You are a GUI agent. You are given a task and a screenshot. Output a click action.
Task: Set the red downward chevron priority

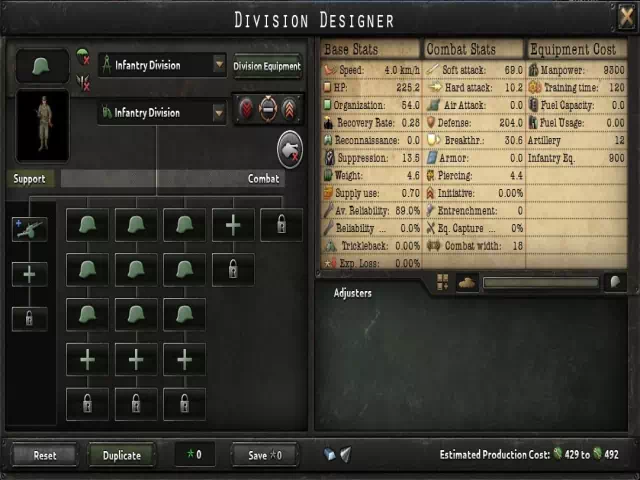point(244,109)
